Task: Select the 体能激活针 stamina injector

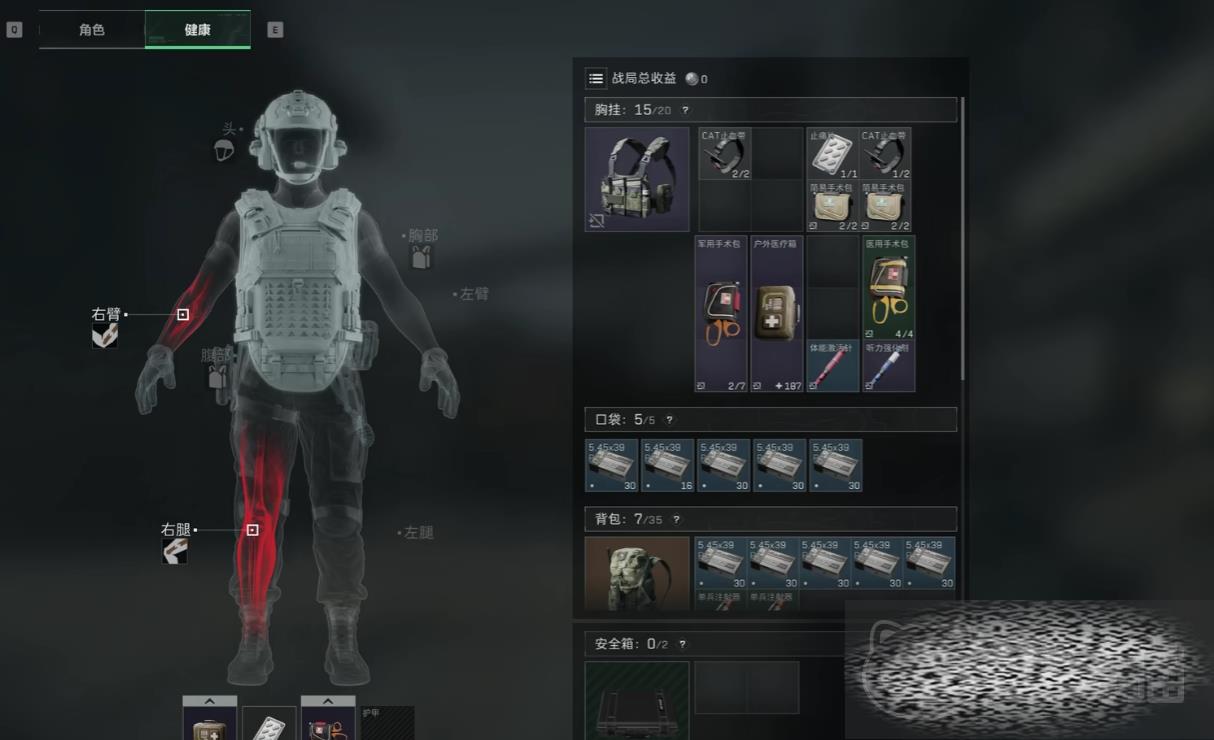Action: coord(833,366)
